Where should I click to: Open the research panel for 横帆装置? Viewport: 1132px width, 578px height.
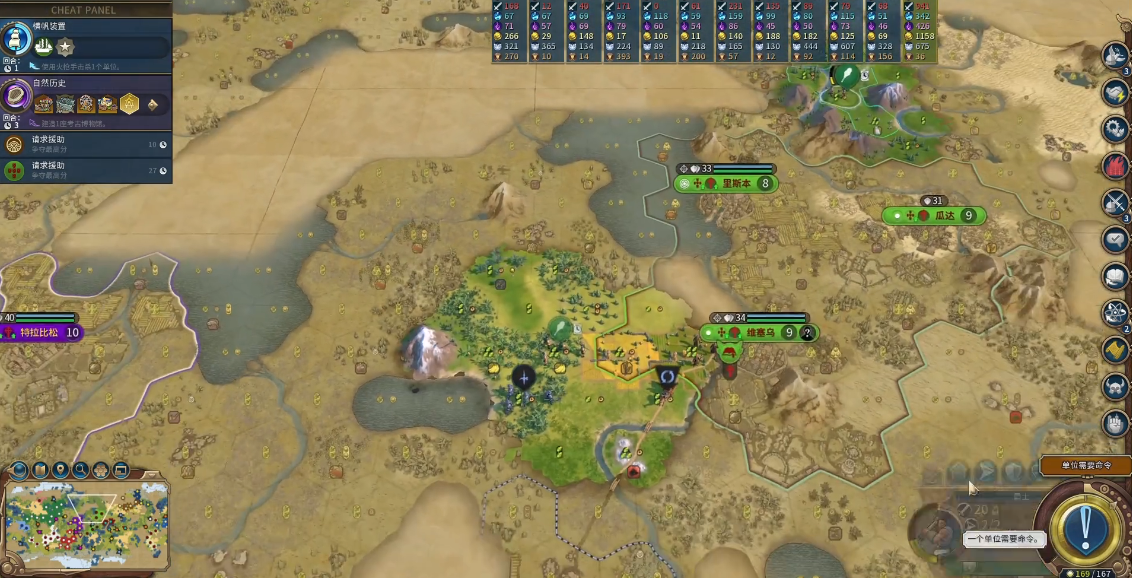[x=17, y=39]
